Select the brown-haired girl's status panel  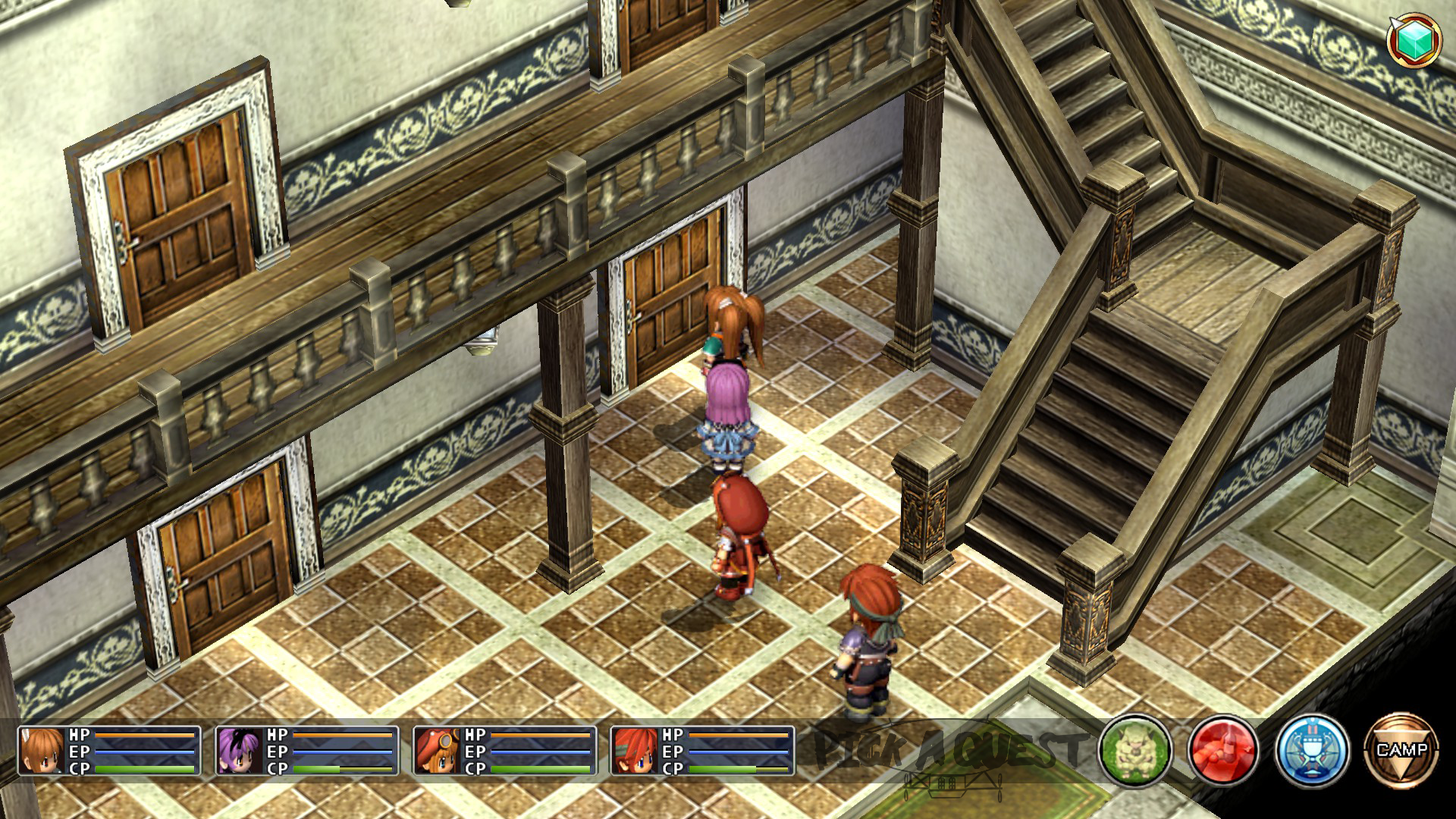[x=109, y=751]
